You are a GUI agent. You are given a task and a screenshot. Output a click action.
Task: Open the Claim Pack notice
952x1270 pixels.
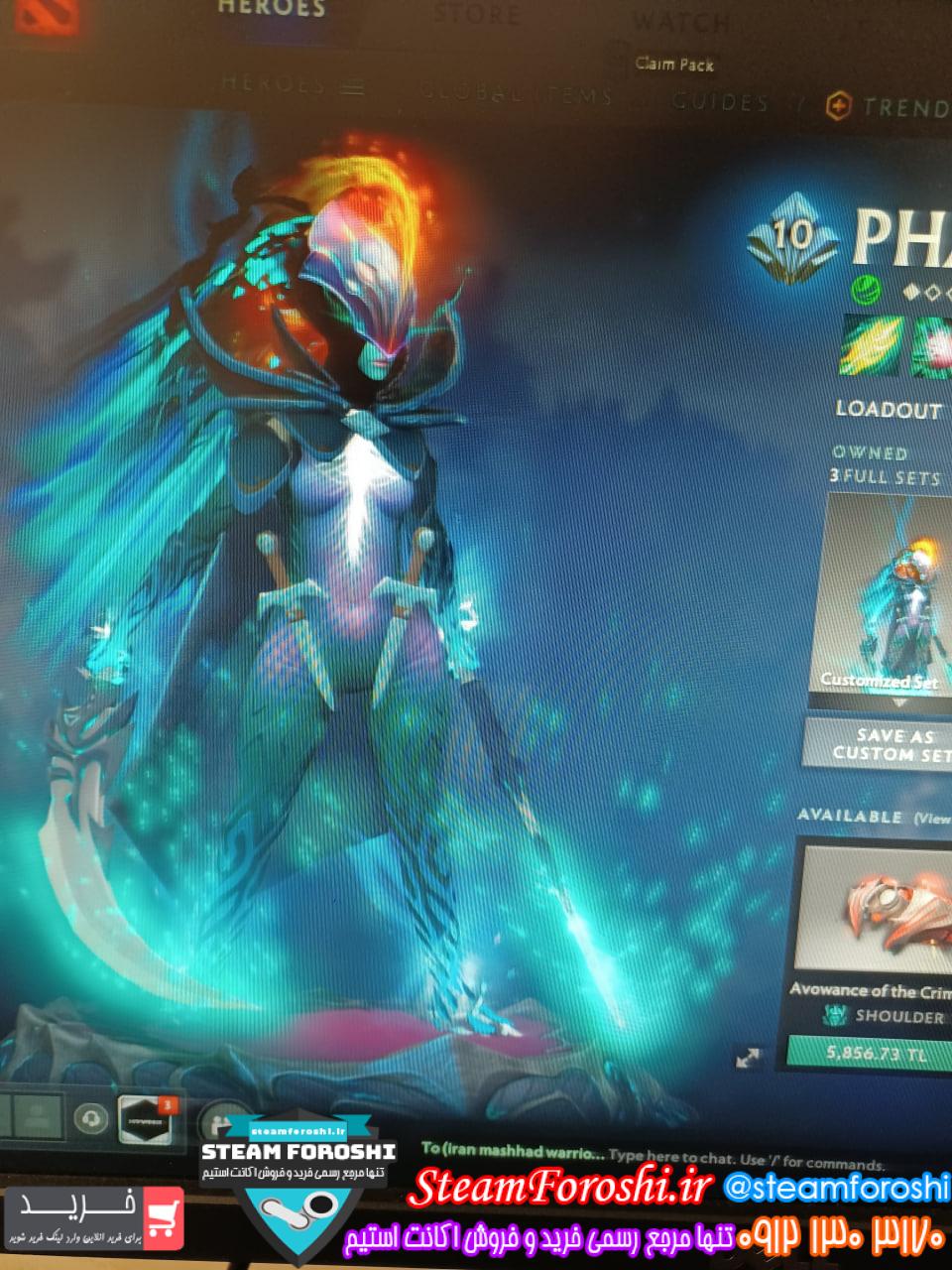click(674, 64)
